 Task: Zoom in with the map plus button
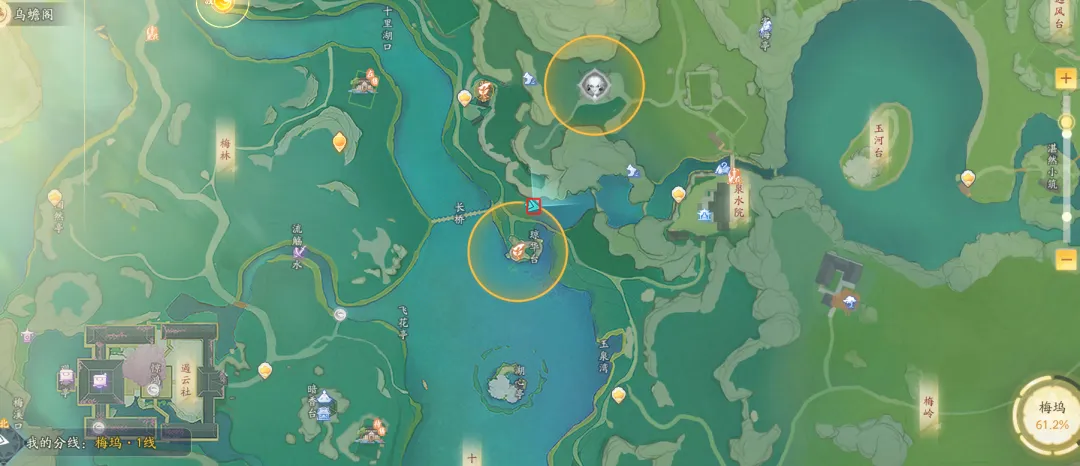pyautogui.click(x=1066, y=78)
